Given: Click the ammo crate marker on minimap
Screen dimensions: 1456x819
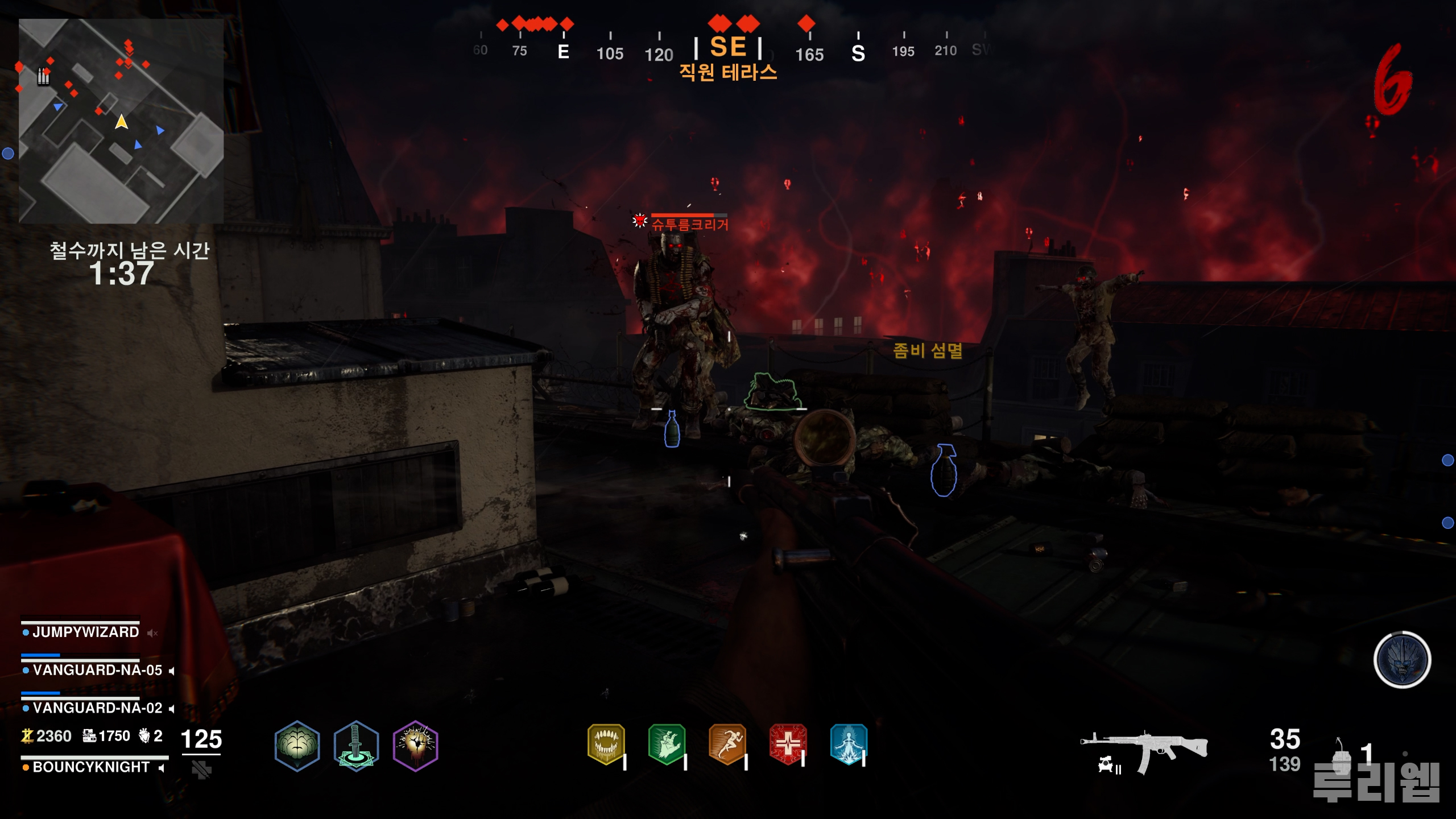Looking at the screenshot, I should point(43,76).
